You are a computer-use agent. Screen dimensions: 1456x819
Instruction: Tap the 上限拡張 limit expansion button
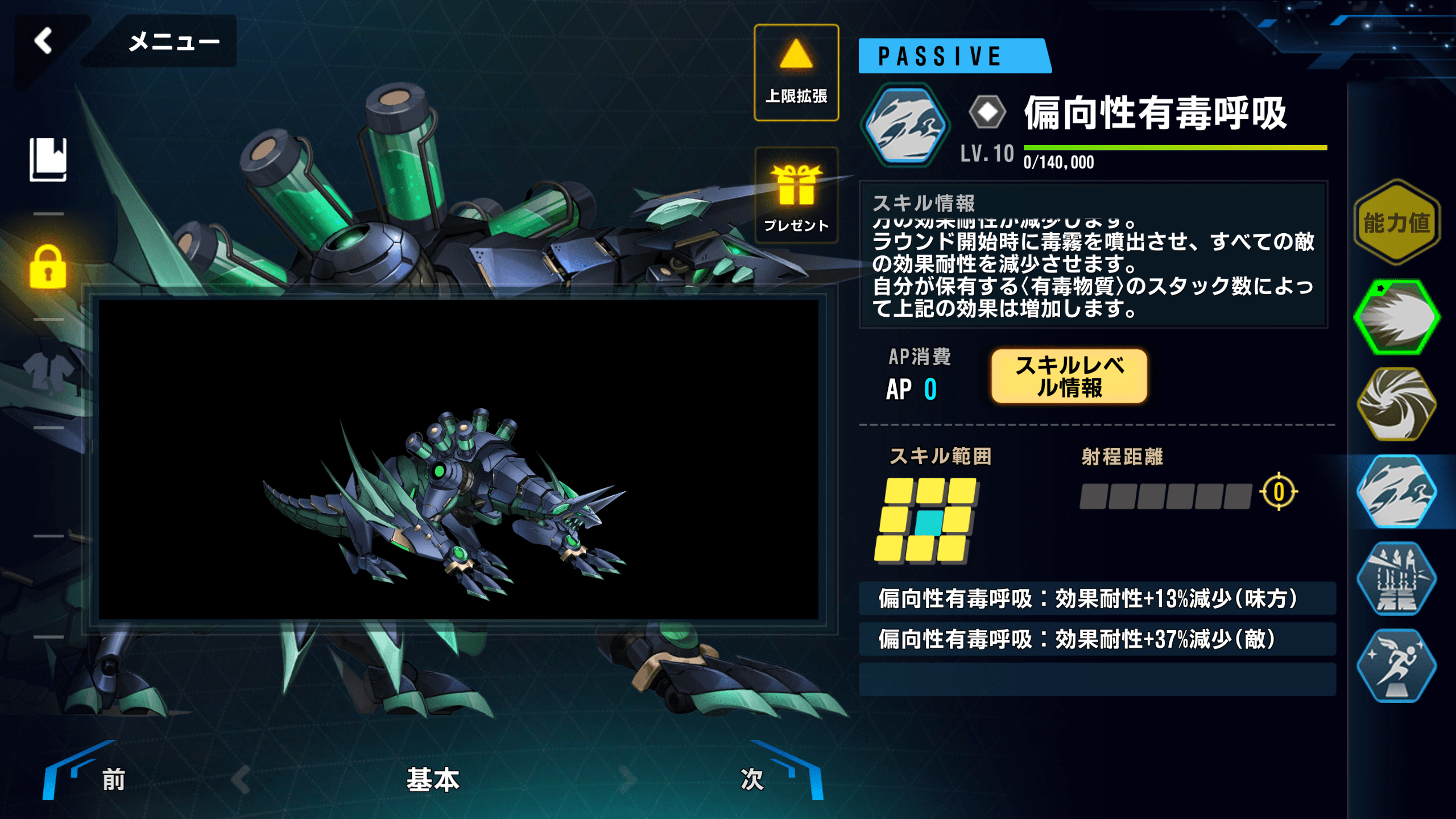[x=796, y=73]
